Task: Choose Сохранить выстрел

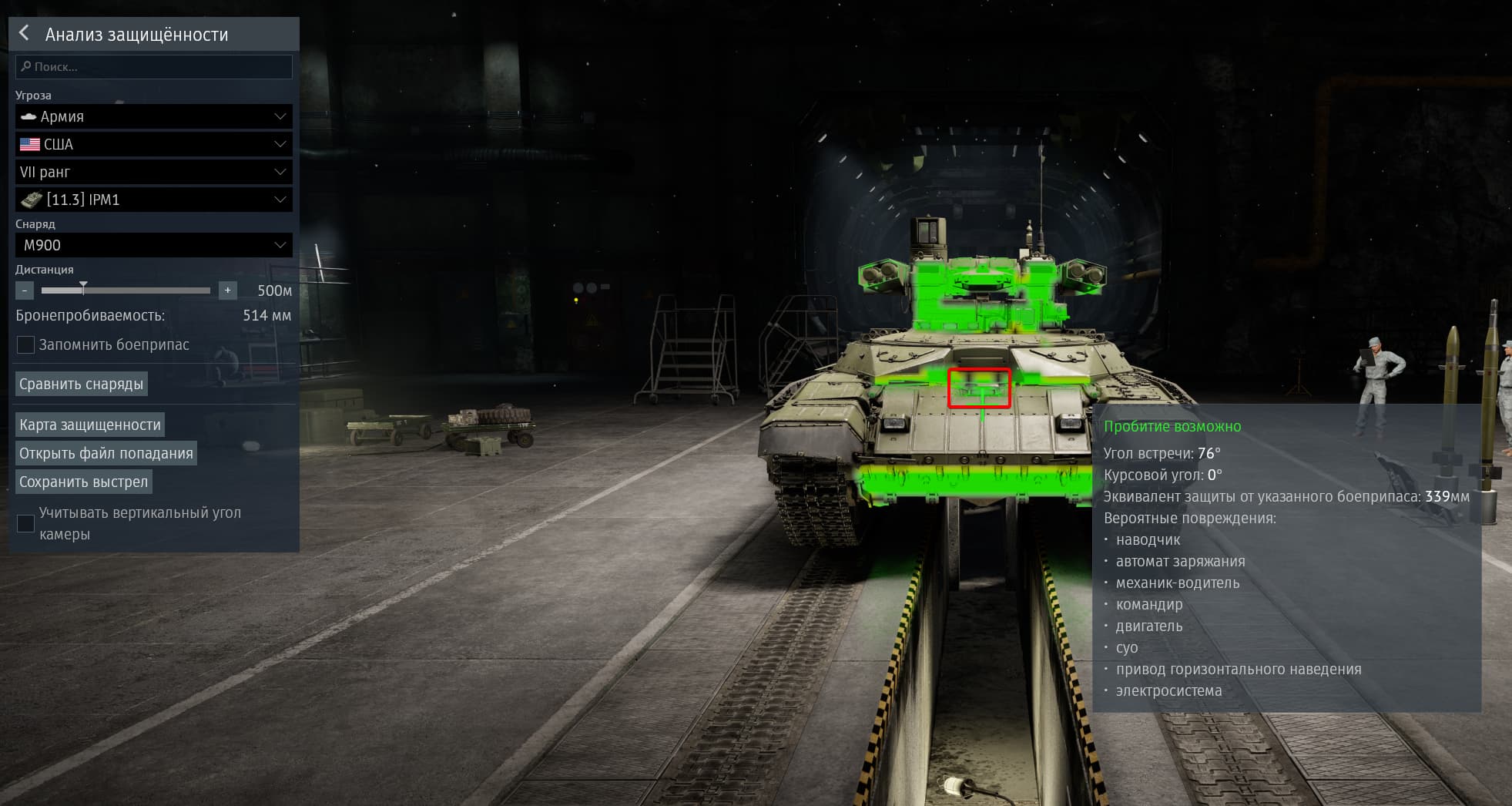Action: click(84, 482)
